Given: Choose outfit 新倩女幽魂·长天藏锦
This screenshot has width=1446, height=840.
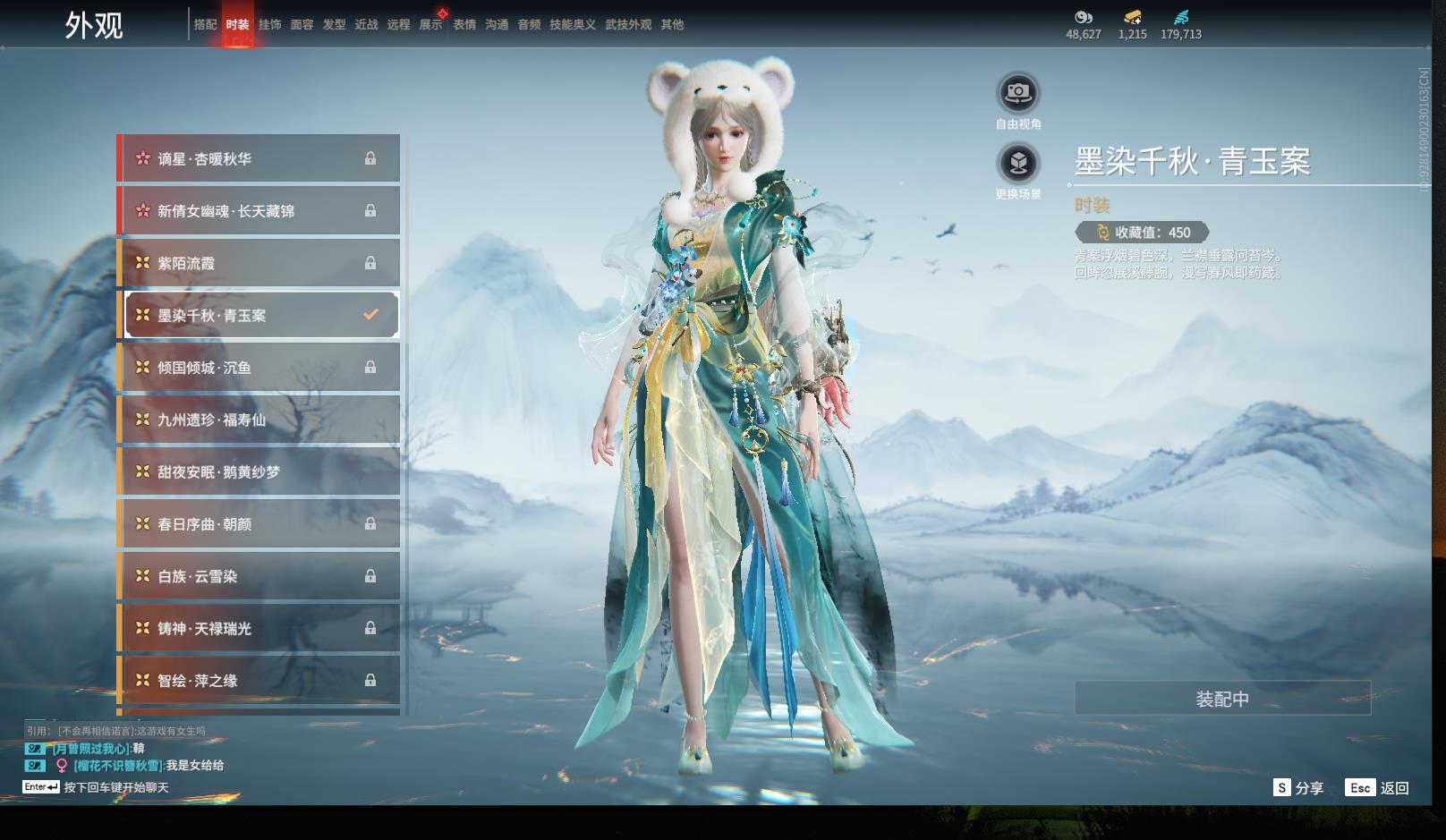Looking at the screenshot, I should [x=259, y=211].
